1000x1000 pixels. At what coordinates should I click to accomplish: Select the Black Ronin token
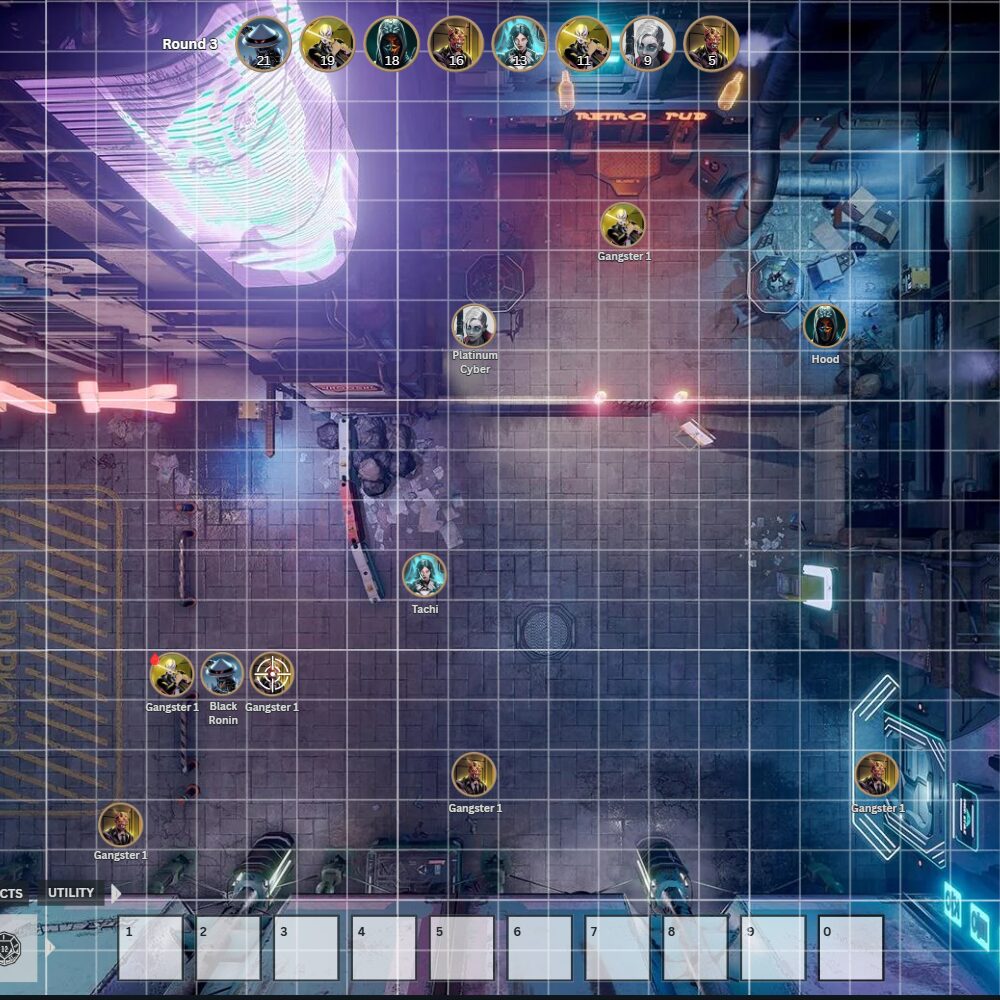pyautogui.click(x=222, y=674)
